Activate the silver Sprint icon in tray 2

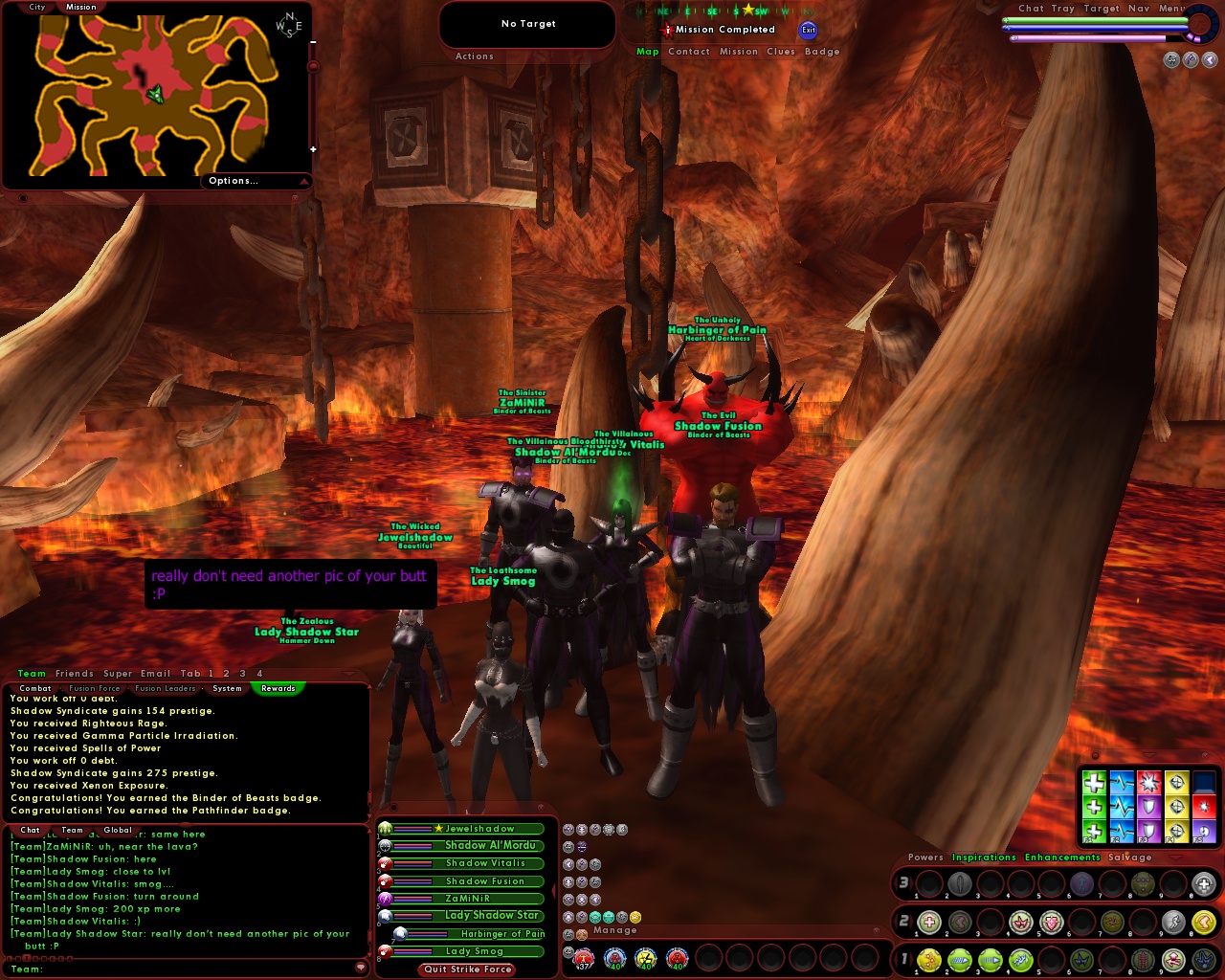coord(1173,922)
